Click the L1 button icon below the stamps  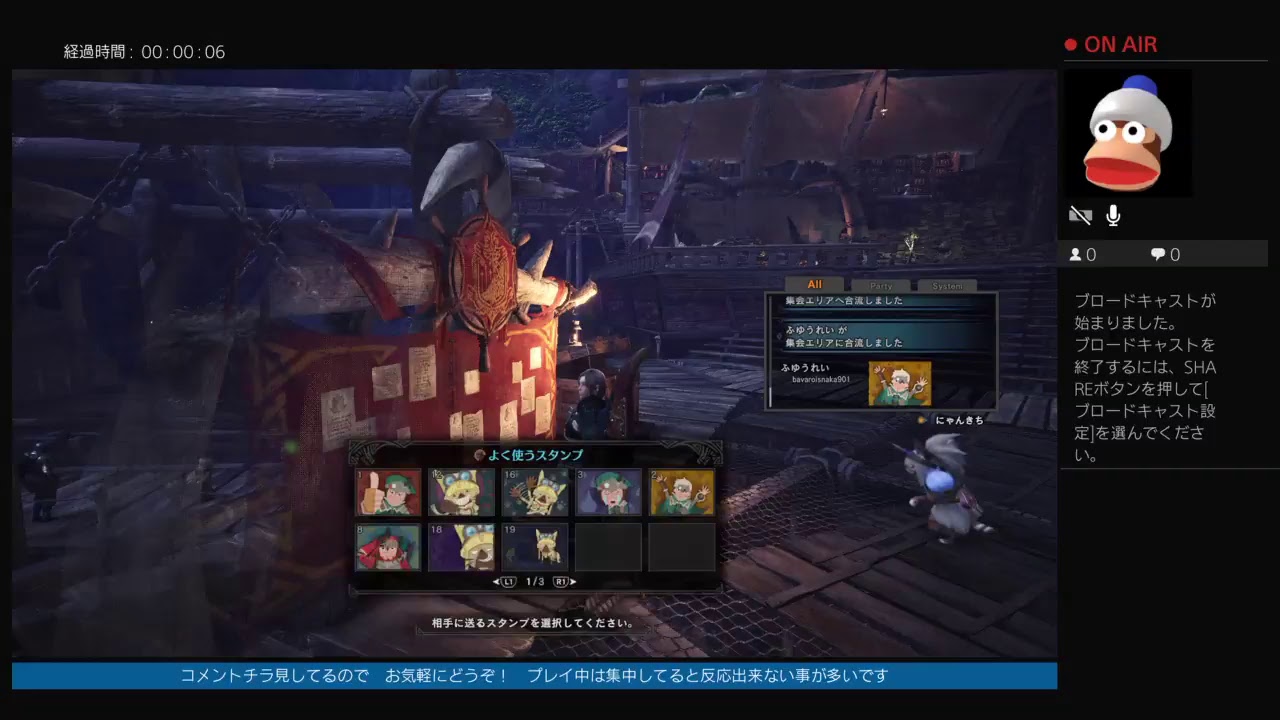(x=508, y=581)
